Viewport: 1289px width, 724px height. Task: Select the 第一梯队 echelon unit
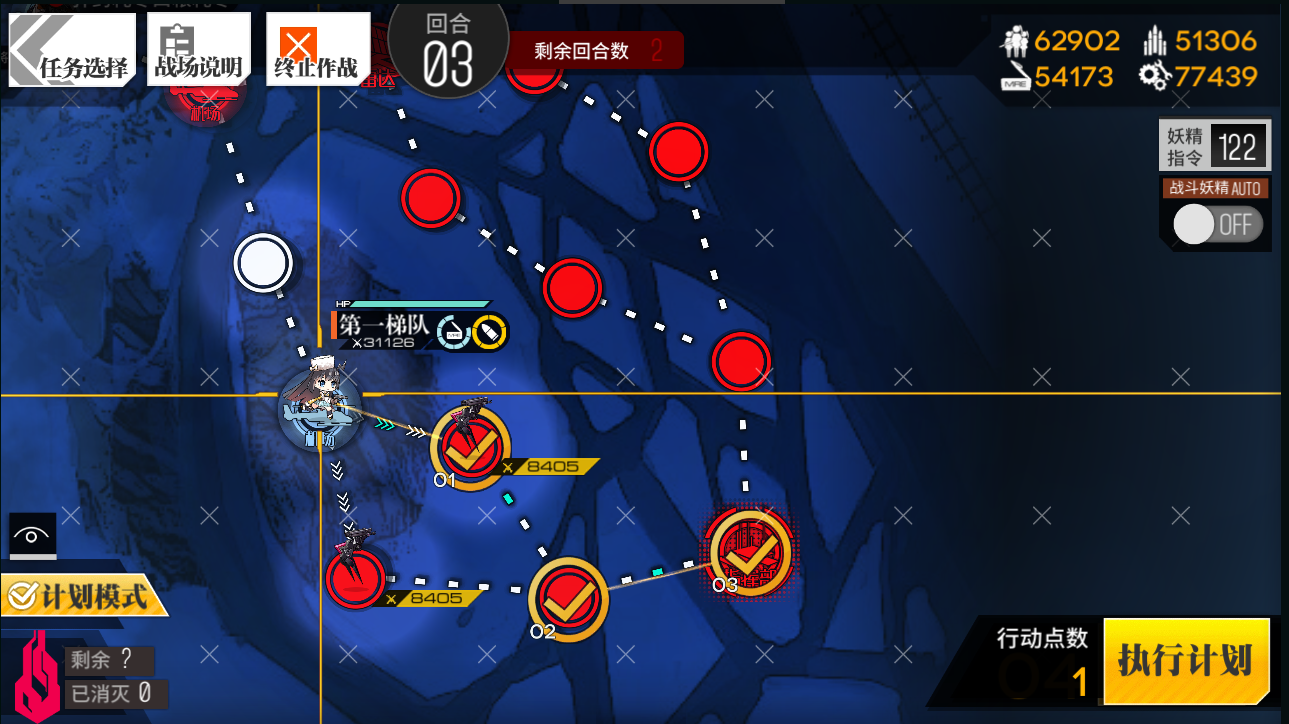pos(319,410)
